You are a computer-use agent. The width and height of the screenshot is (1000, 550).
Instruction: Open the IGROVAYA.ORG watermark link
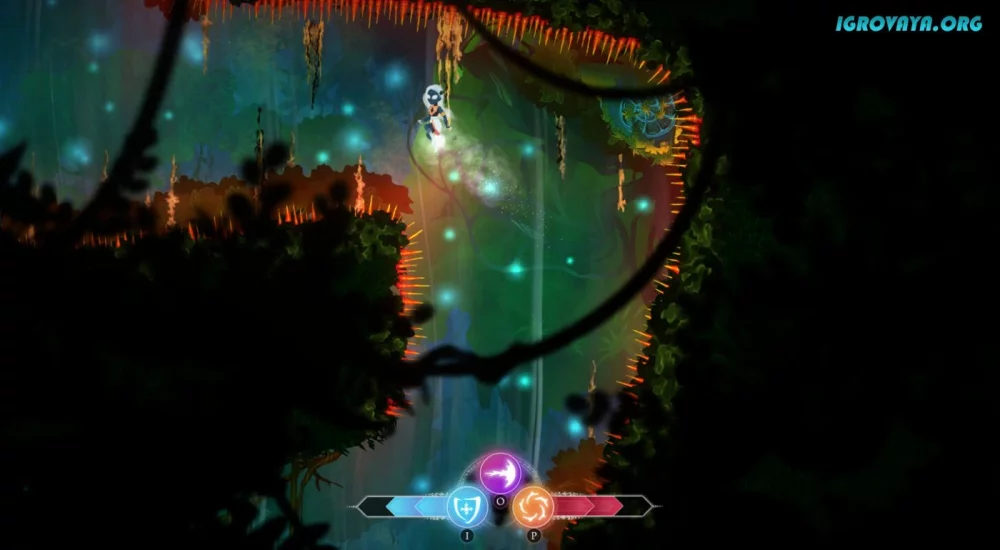coord(908,23)
